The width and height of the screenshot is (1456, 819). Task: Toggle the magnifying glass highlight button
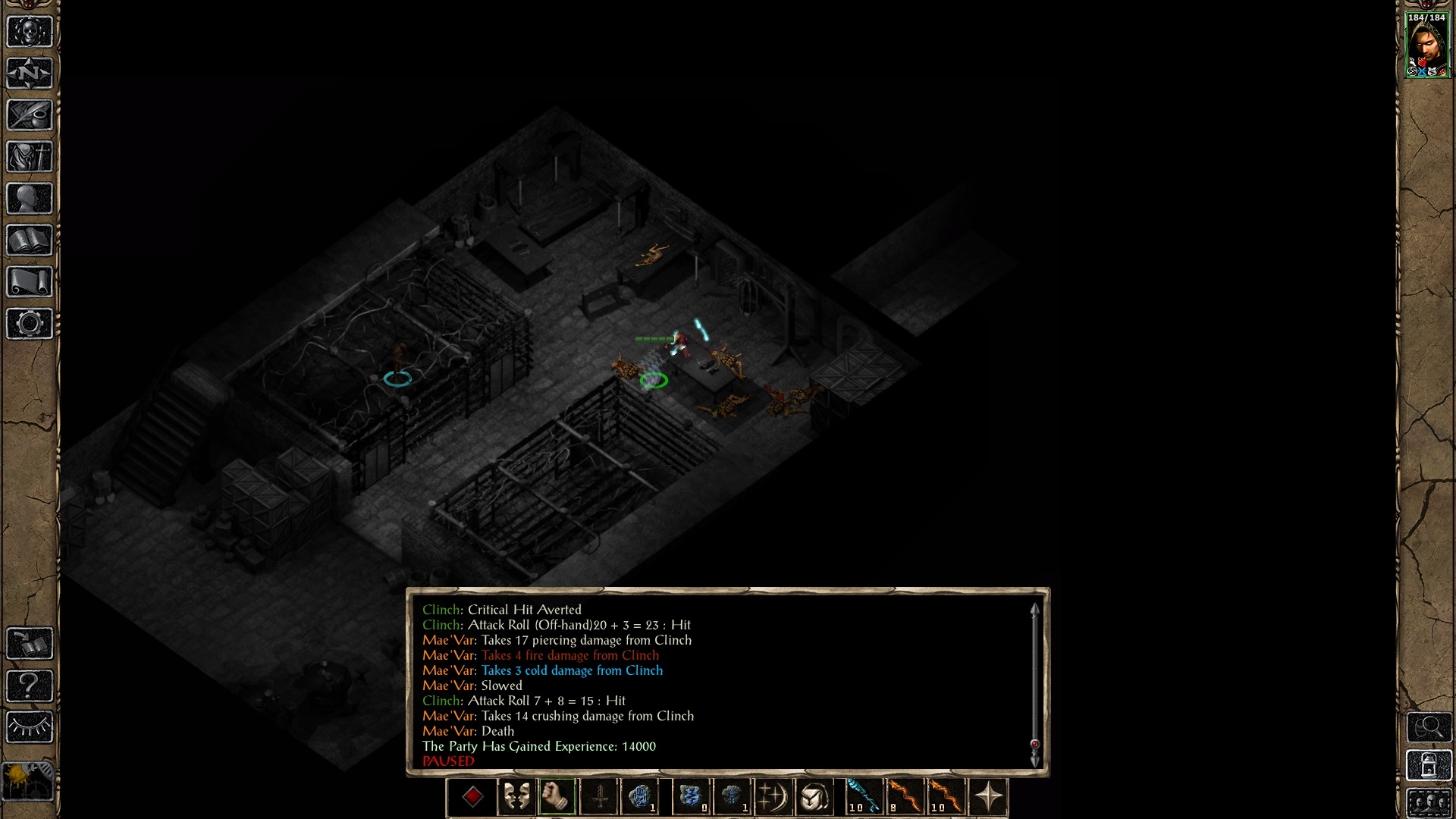1429,727
